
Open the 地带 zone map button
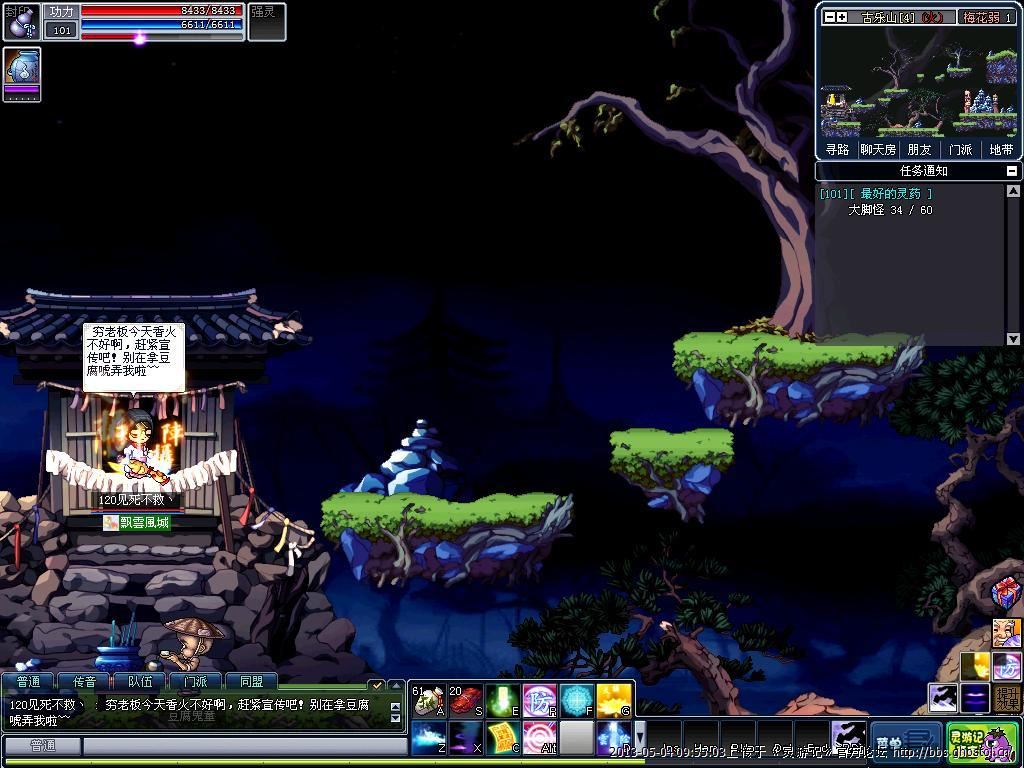click(x=1001, y=149)
